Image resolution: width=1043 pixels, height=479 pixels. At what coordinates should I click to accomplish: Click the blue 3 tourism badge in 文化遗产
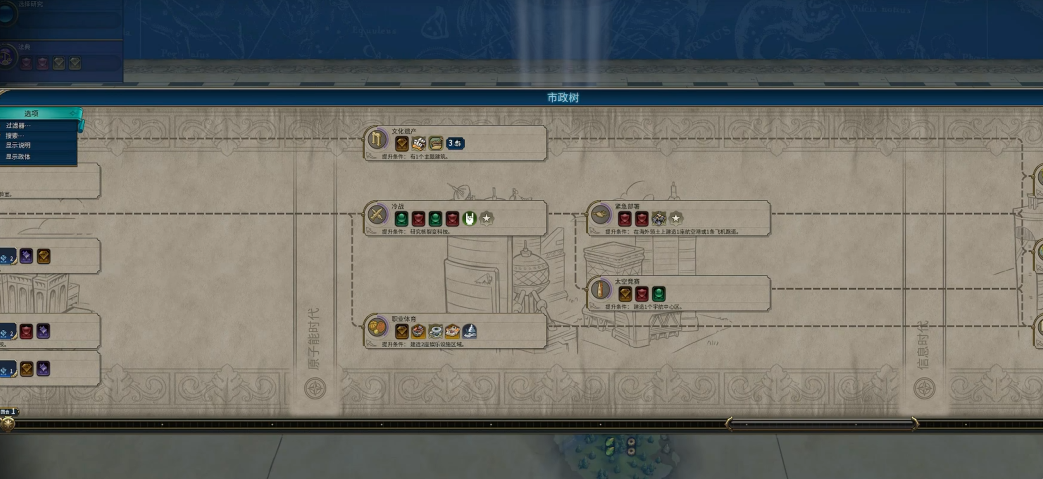click(454, 143)
